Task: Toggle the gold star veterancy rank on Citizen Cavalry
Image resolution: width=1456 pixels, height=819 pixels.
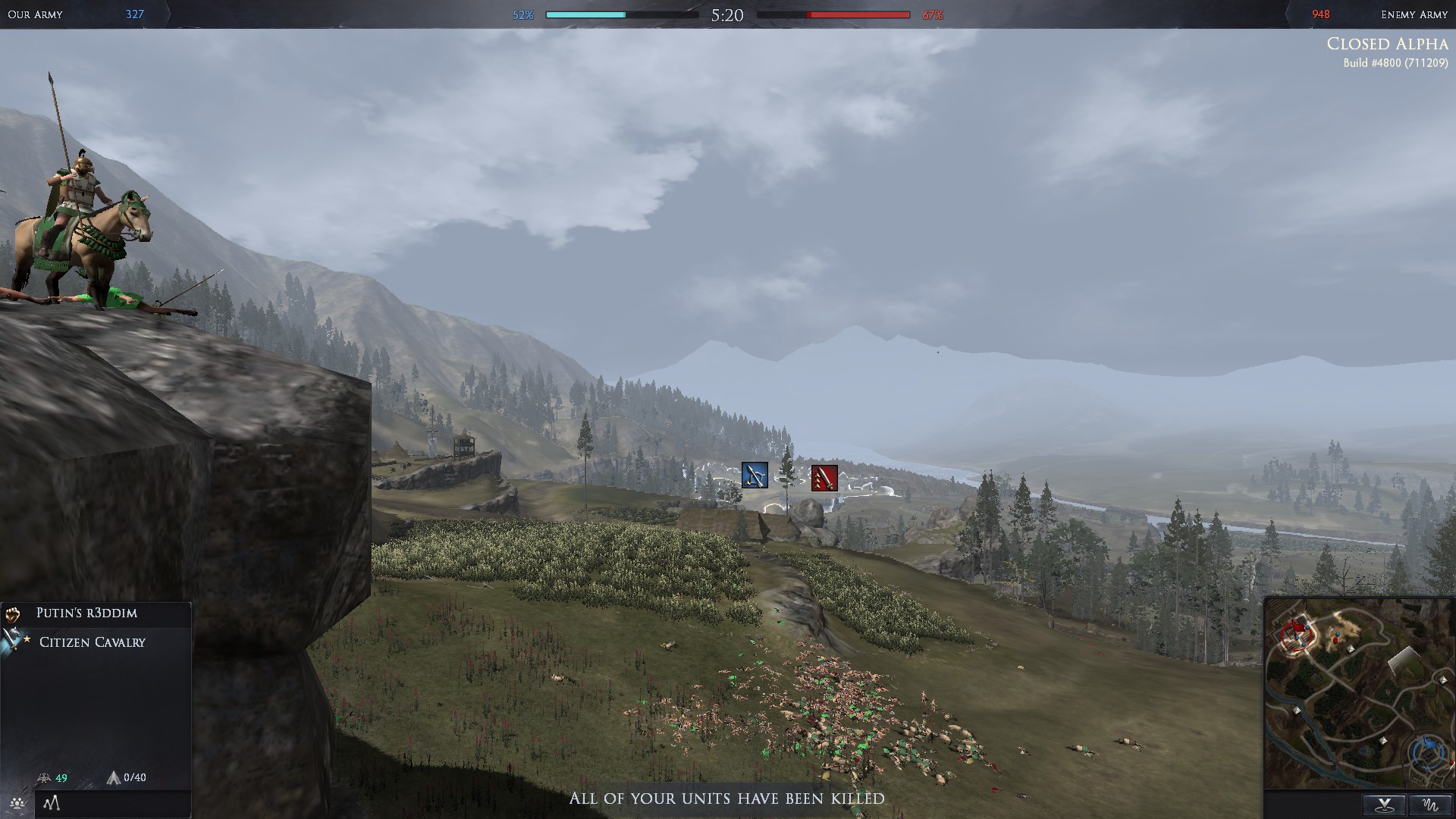Action: click(x=27, y=639)
